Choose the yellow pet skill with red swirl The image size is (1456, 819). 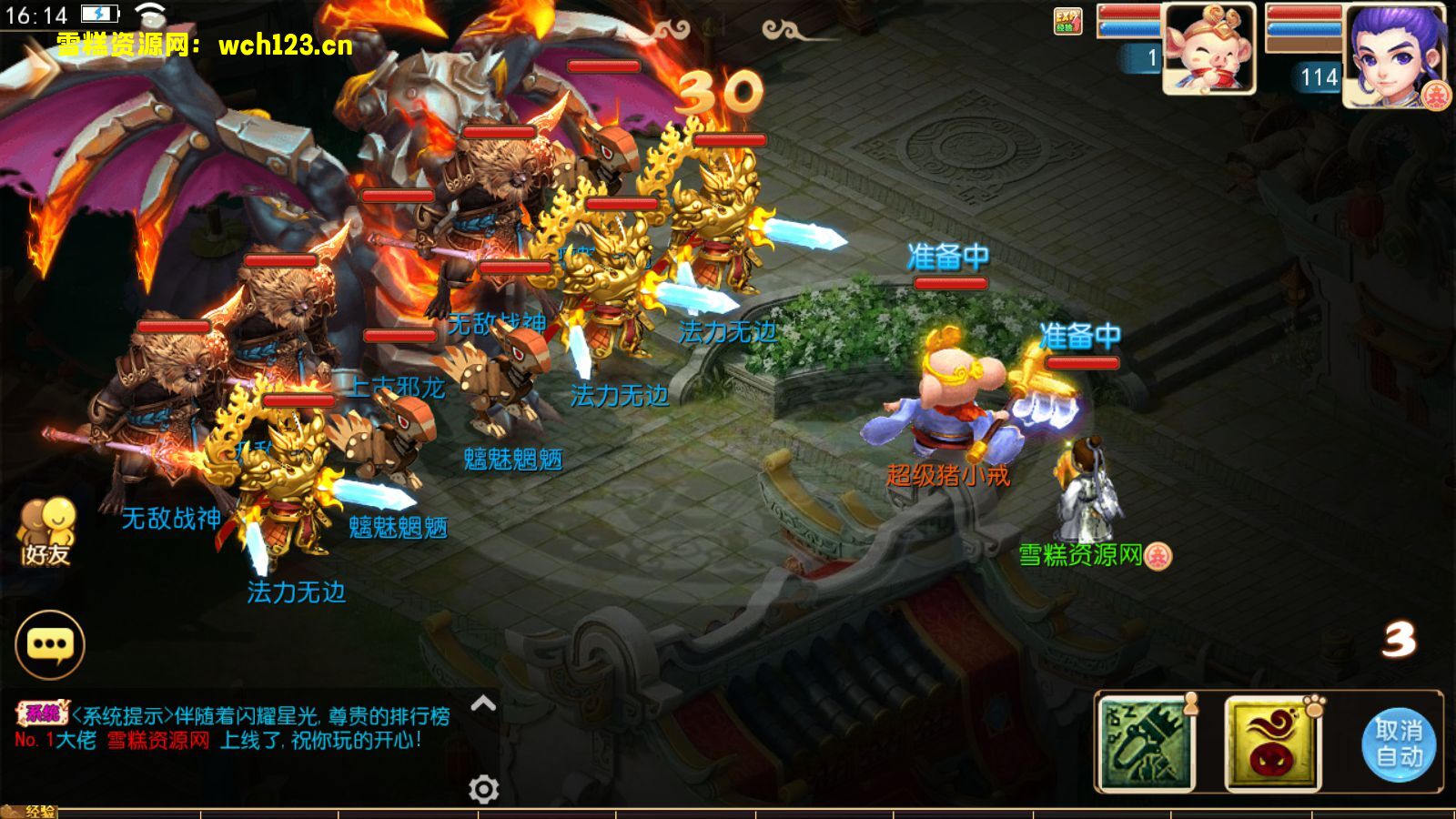pyautogui.click(x=1272, y=743)
